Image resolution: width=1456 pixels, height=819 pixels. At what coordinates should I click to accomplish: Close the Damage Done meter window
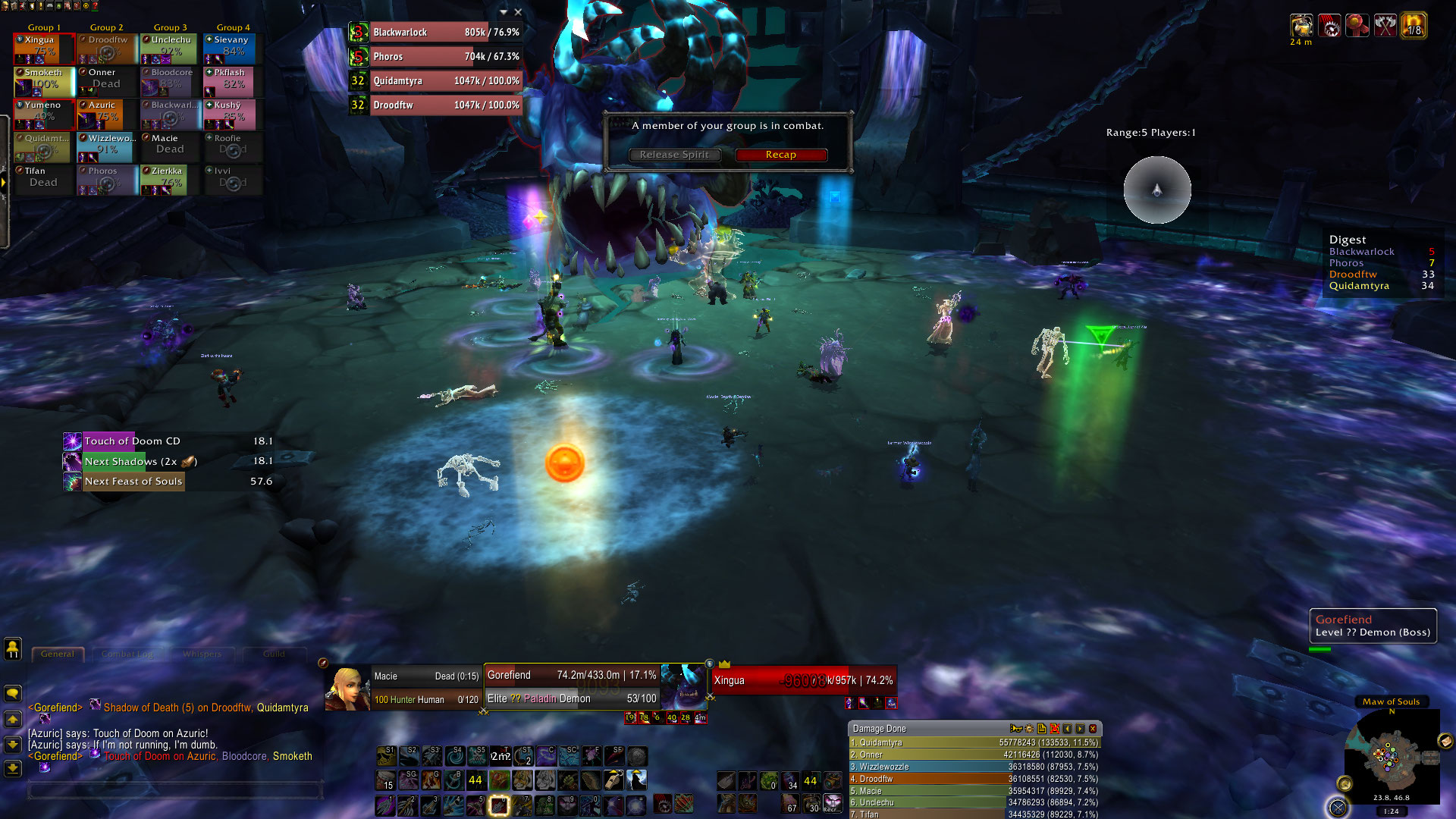point(1093,729)
